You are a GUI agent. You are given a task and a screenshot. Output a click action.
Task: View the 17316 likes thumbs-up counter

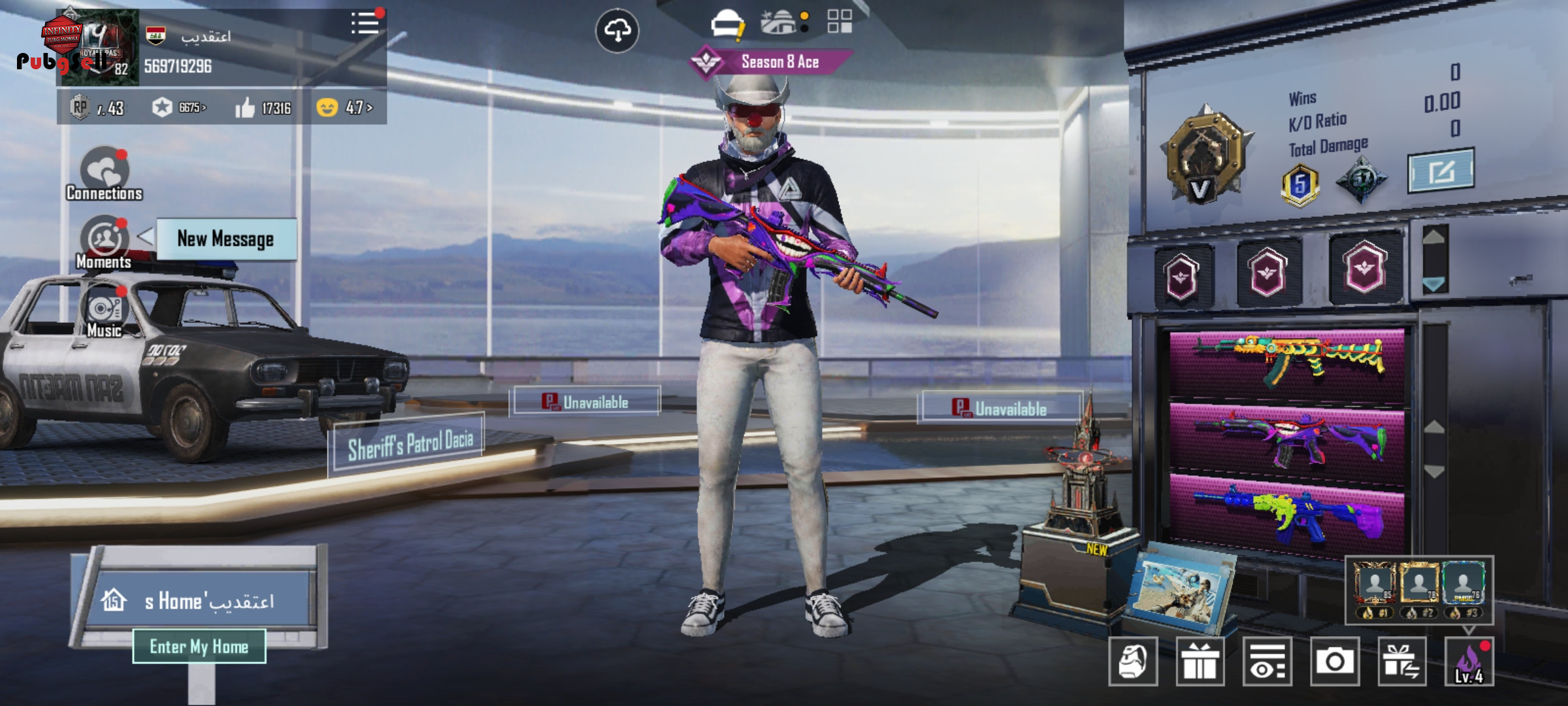[263, 107]
